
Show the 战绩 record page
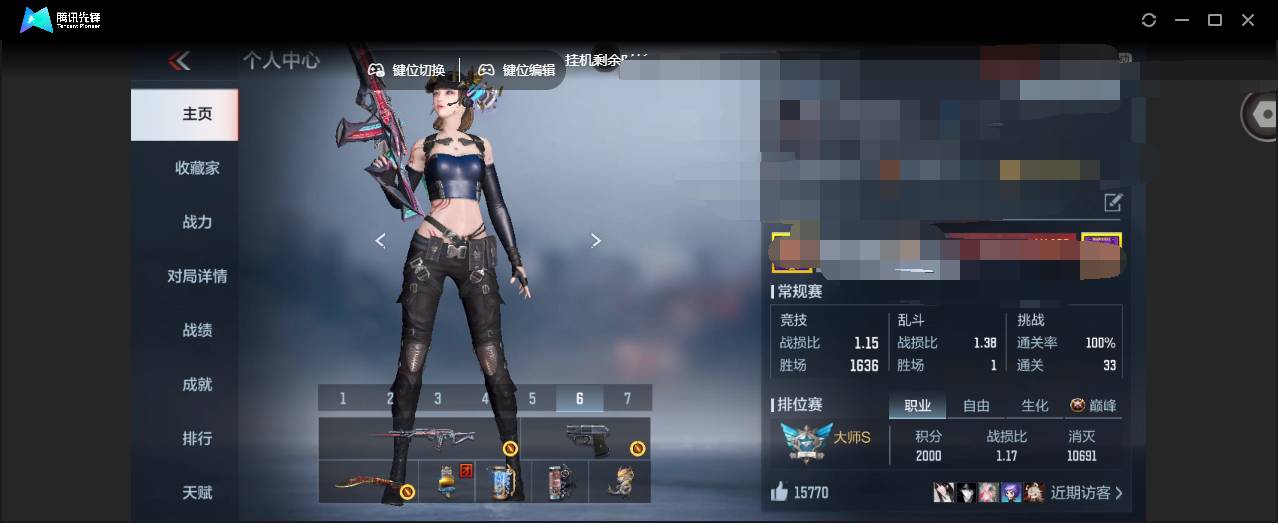[x=197, y=330]
